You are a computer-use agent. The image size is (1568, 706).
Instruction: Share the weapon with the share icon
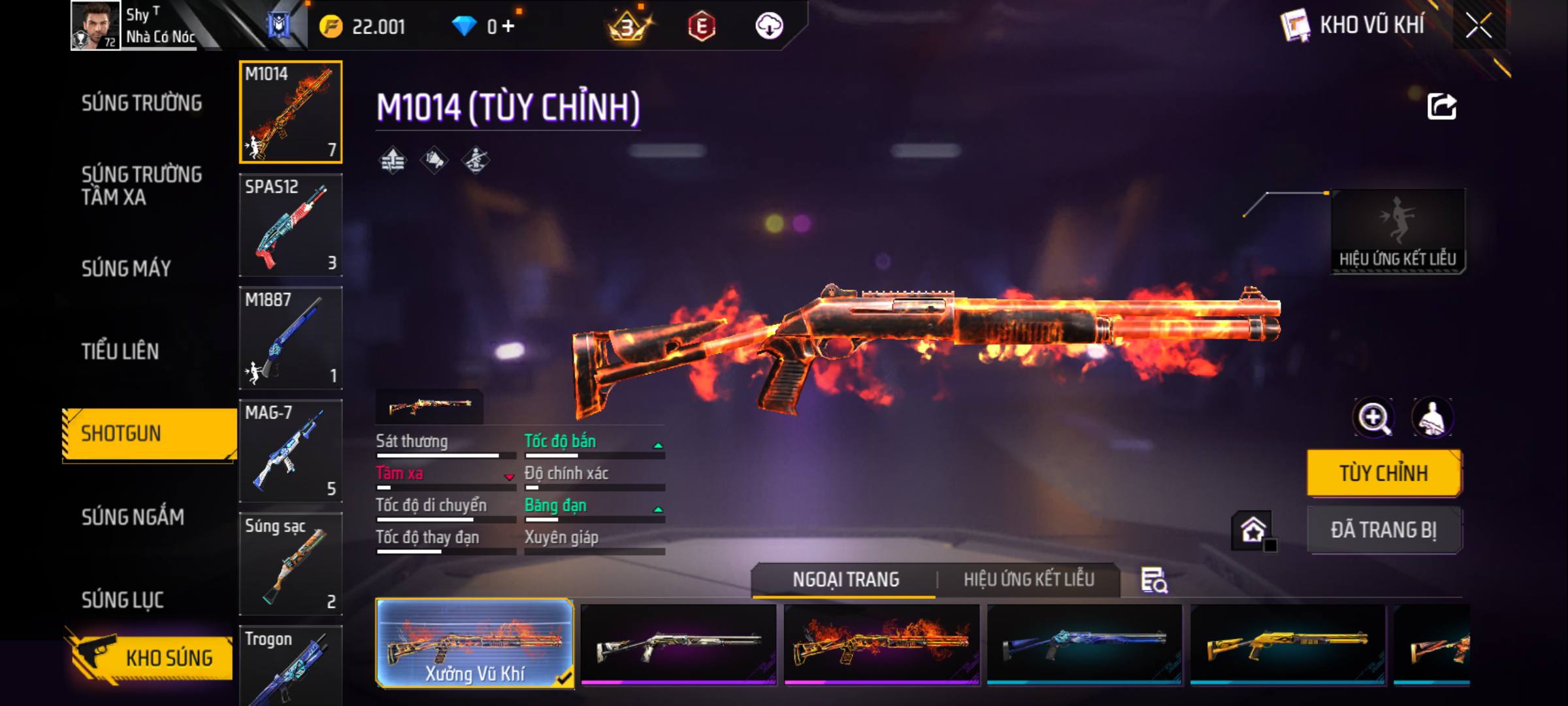click(1442, 107)
